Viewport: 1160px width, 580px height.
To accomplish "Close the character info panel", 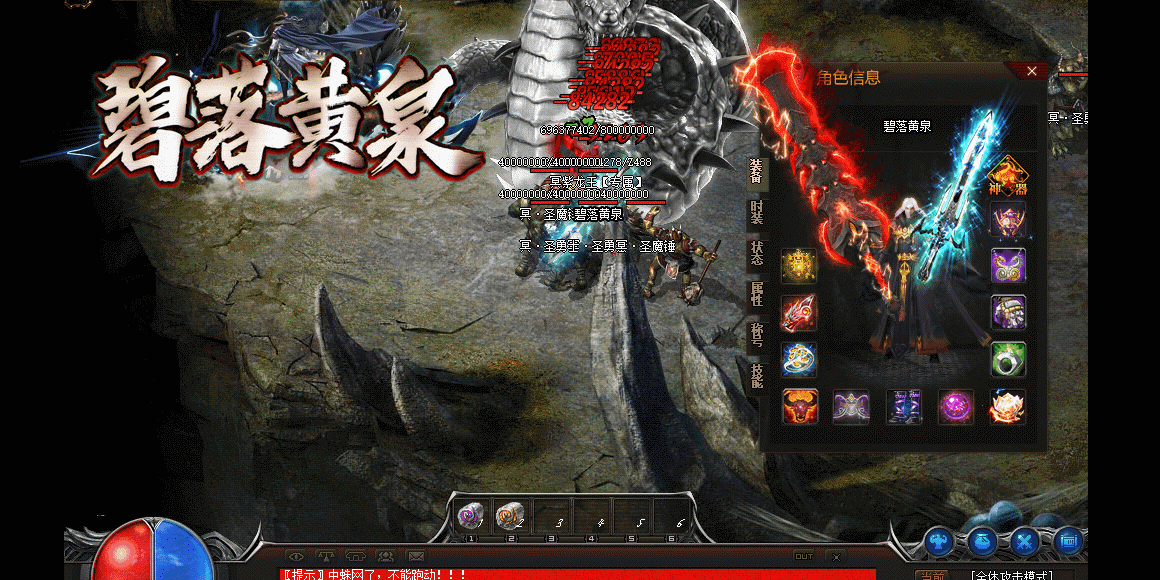I will tap(1032, 71).
